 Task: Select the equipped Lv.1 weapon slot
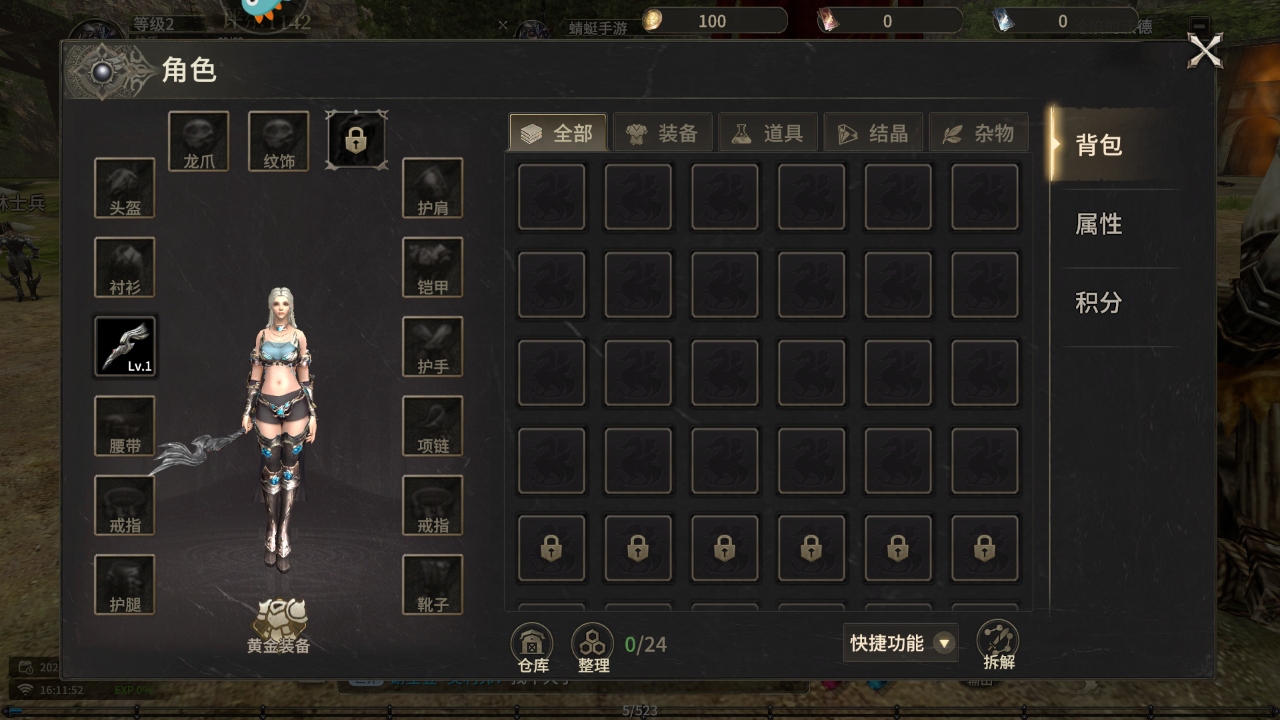coord(125,346)
